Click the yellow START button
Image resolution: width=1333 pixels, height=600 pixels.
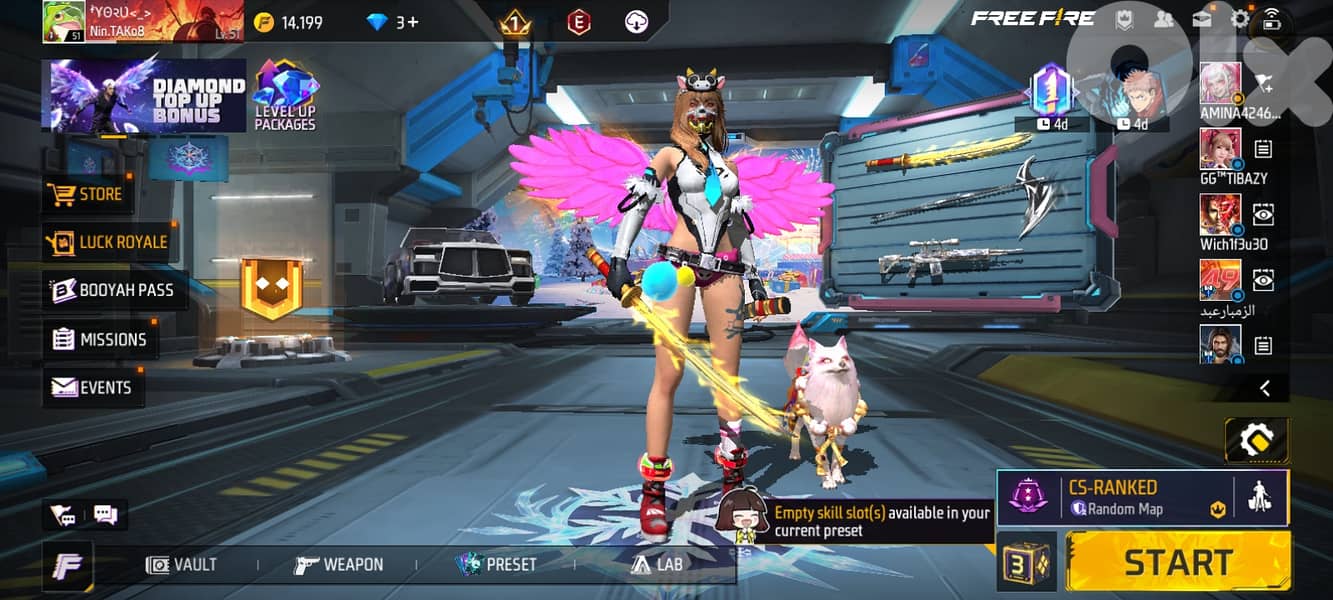(1178, 562)
